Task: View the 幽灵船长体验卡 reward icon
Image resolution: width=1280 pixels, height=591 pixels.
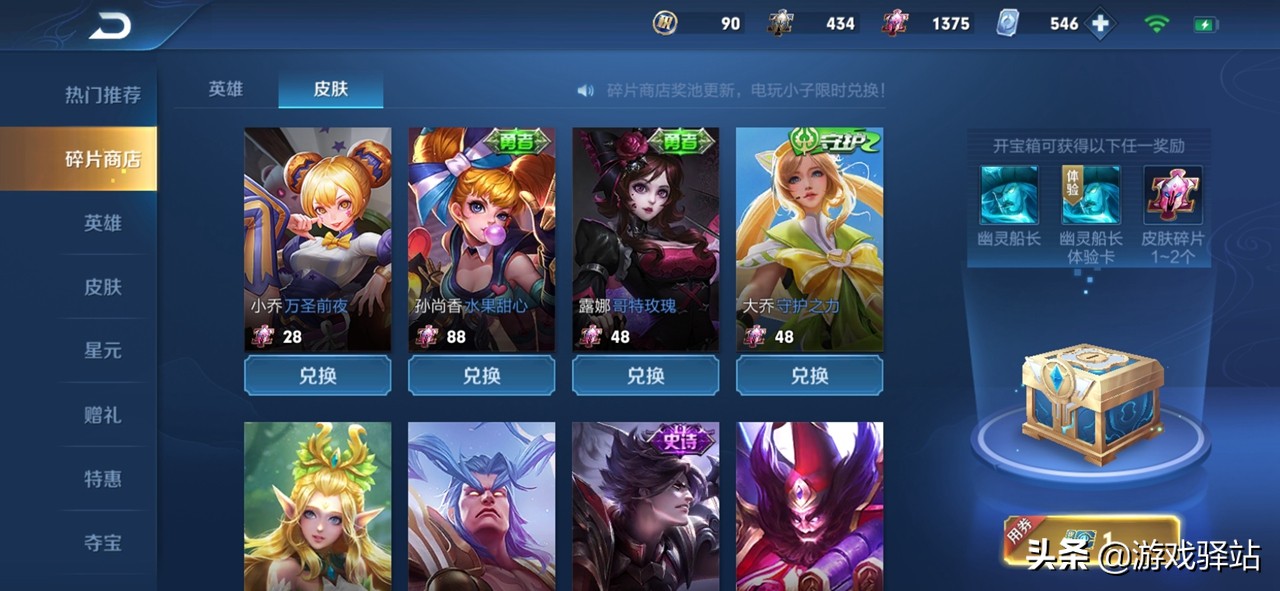Action: [1091, 196]
